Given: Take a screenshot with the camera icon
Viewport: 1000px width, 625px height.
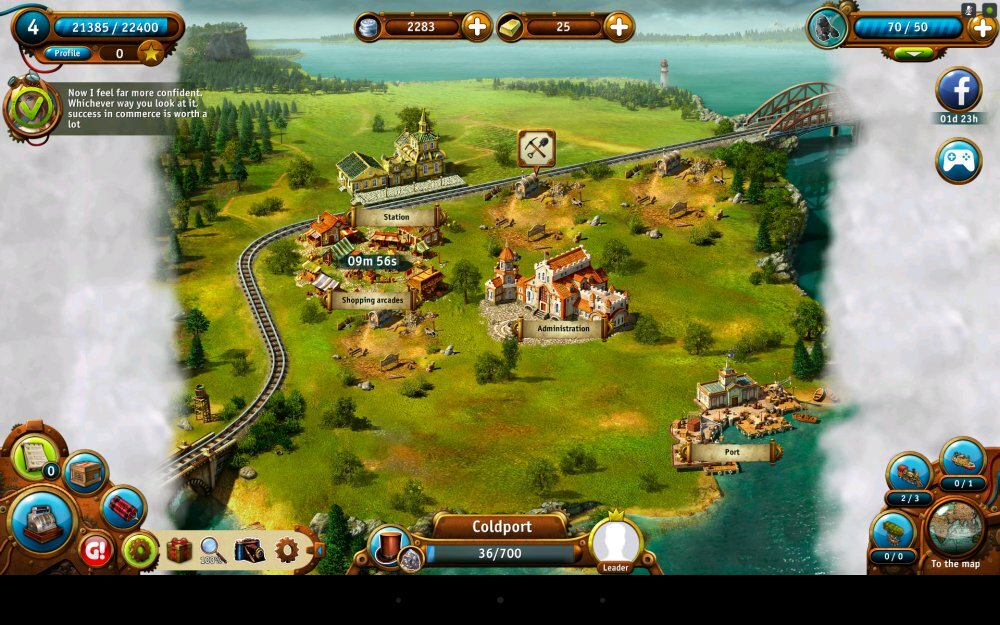Looking at the screenshot, I should 248,550.
